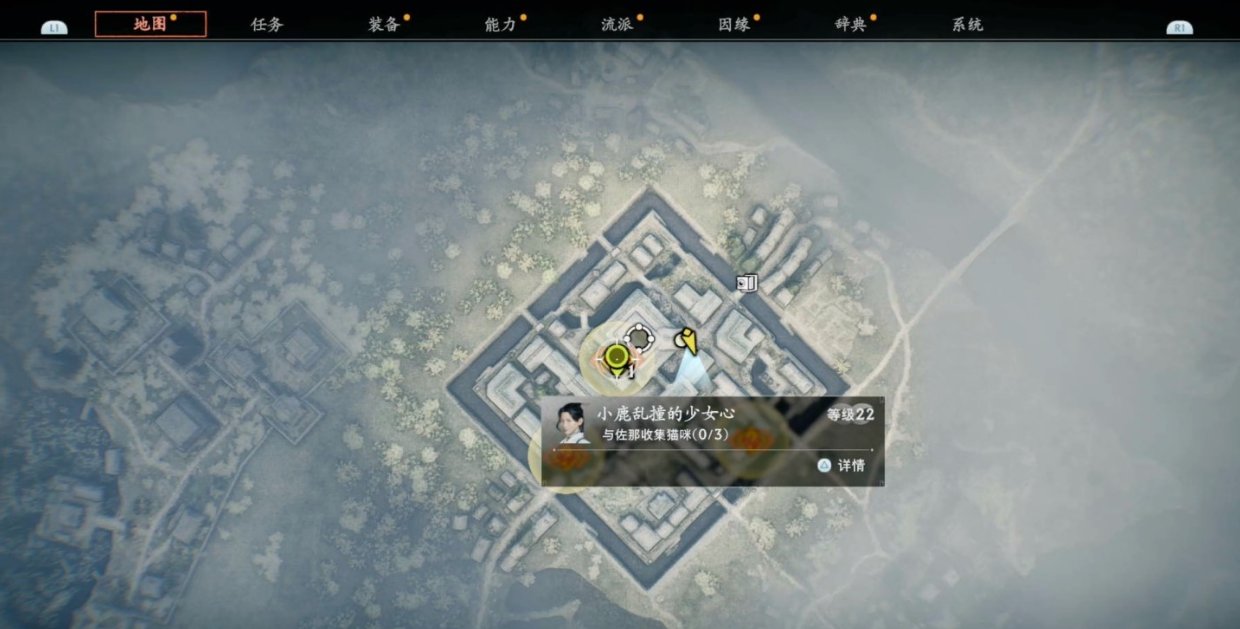Click the gray ringed circle map marker
Screen dimensions: 1240x629
[x=638, y=337]
